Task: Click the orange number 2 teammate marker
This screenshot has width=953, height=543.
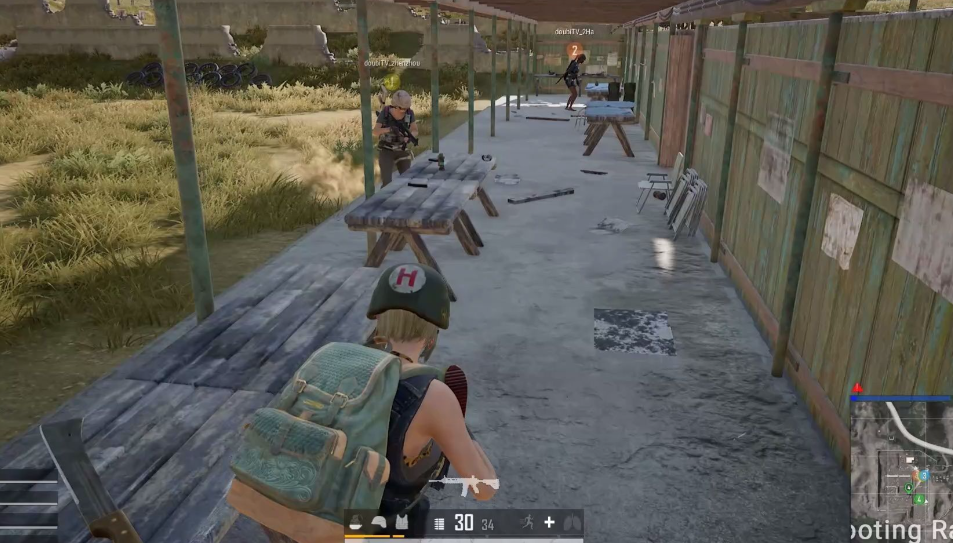Action: (574, 50)
